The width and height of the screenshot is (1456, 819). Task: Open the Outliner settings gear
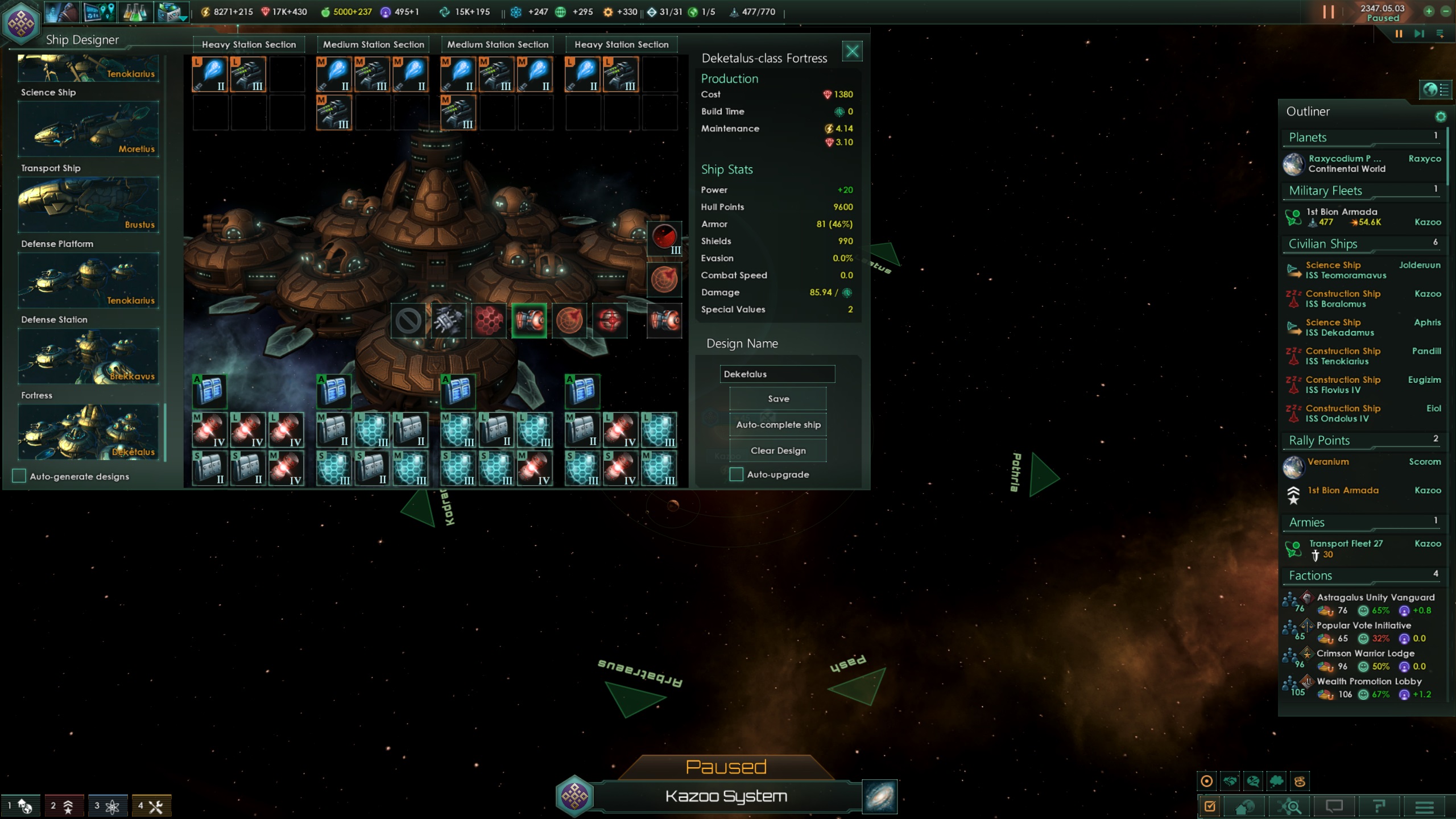(x=1441, y=116)
